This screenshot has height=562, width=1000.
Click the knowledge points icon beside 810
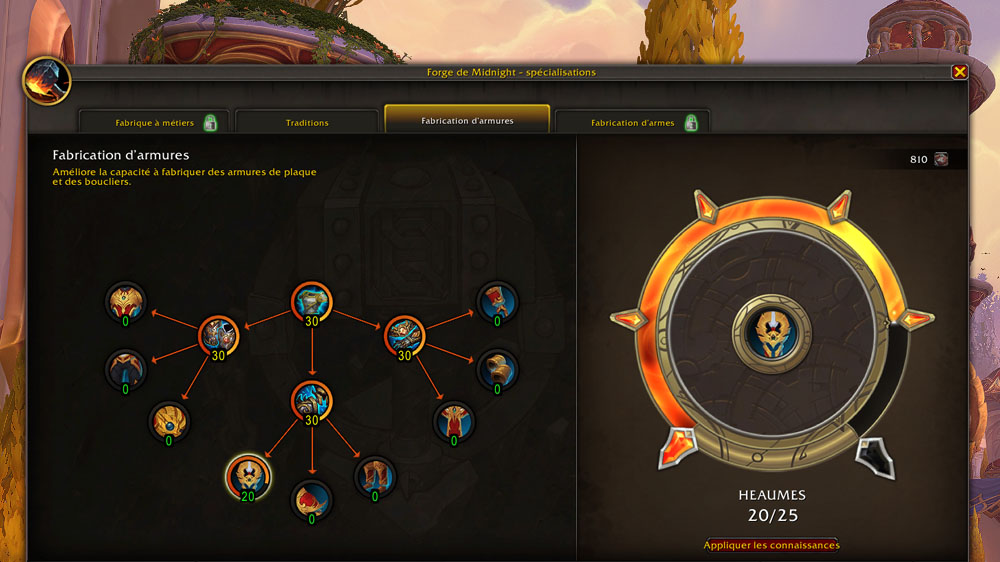[941, 159]
